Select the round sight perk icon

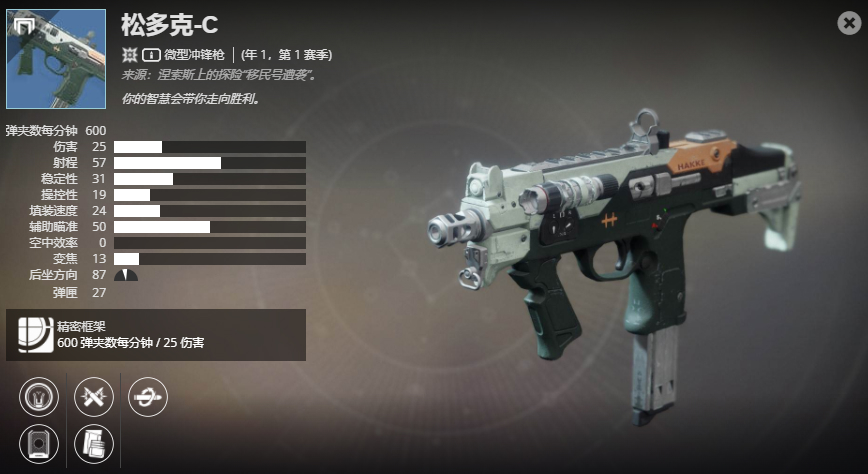click(40, 397)
